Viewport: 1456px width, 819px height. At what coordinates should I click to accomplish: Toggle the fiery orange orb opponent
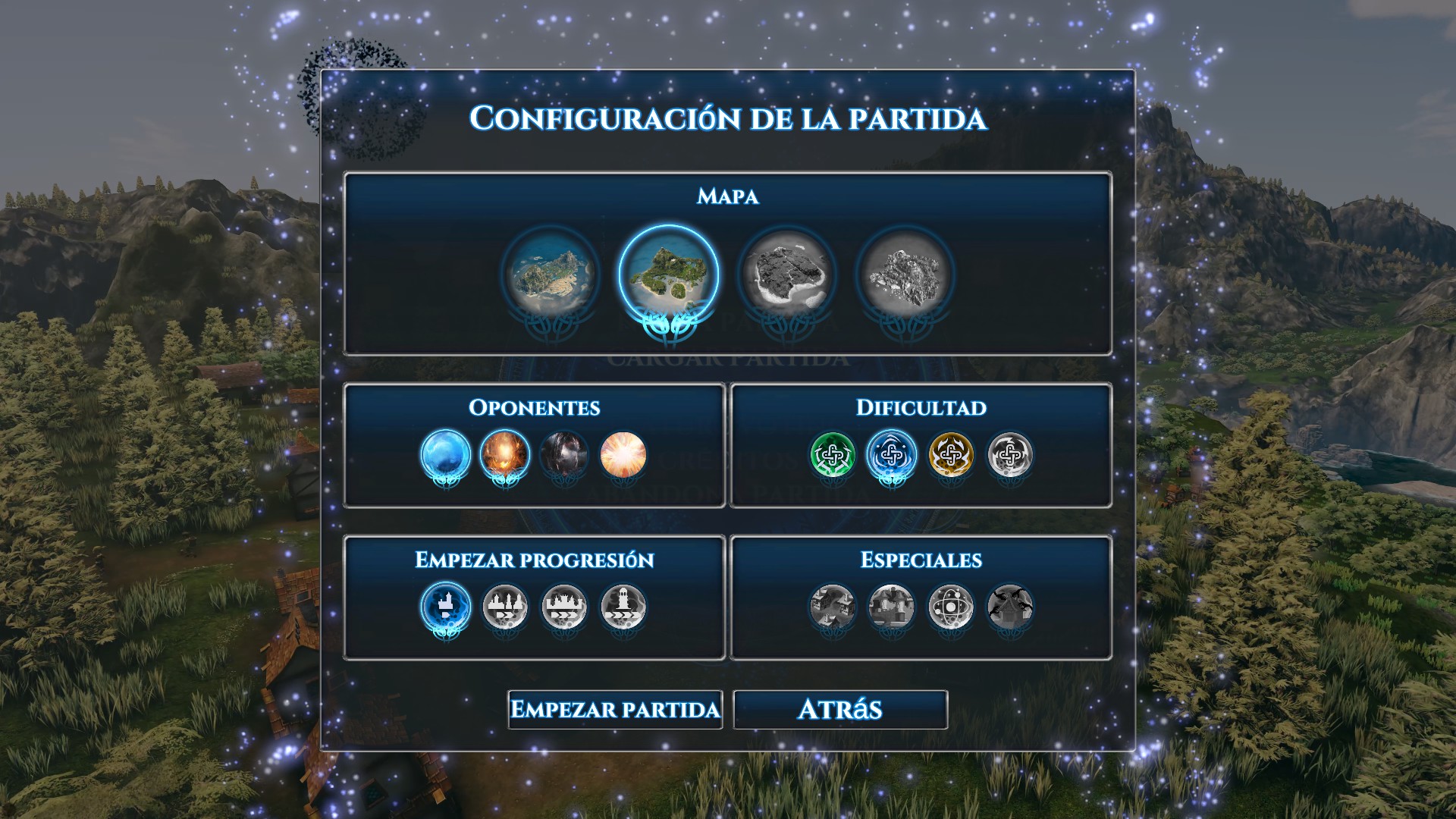coord(505,455)
